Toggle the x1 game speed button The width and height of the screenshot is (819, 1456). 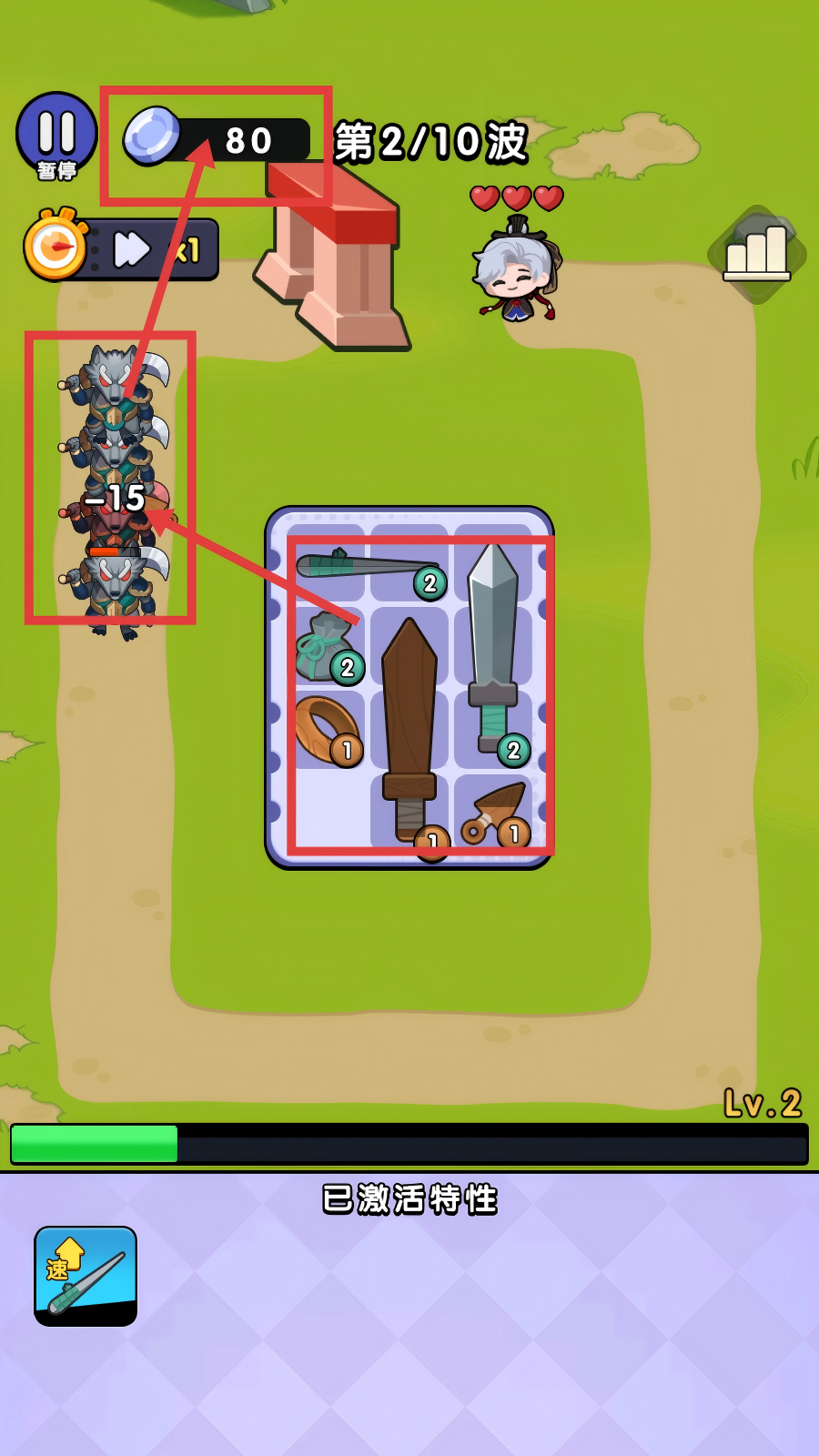pyautogui.click(x=150, y=249)
